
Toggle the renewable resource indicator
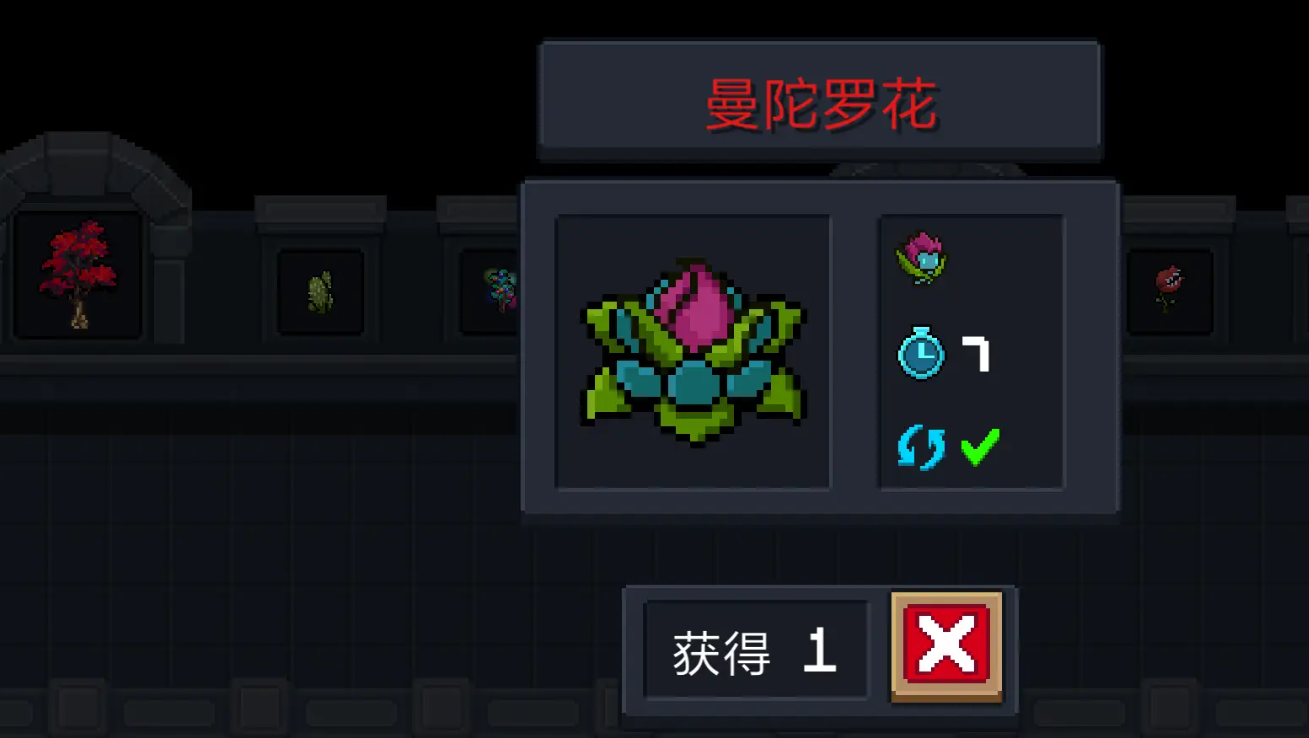pos(920,446)
